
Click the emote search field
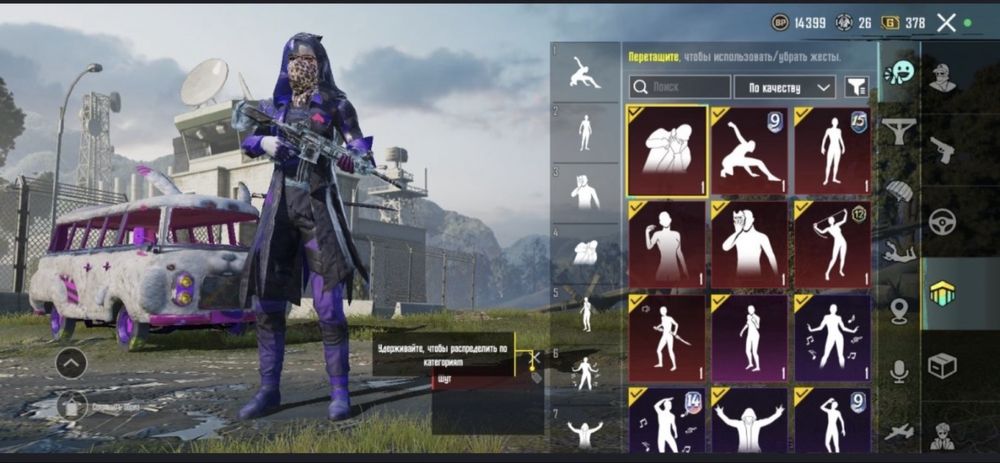[680, 87]
